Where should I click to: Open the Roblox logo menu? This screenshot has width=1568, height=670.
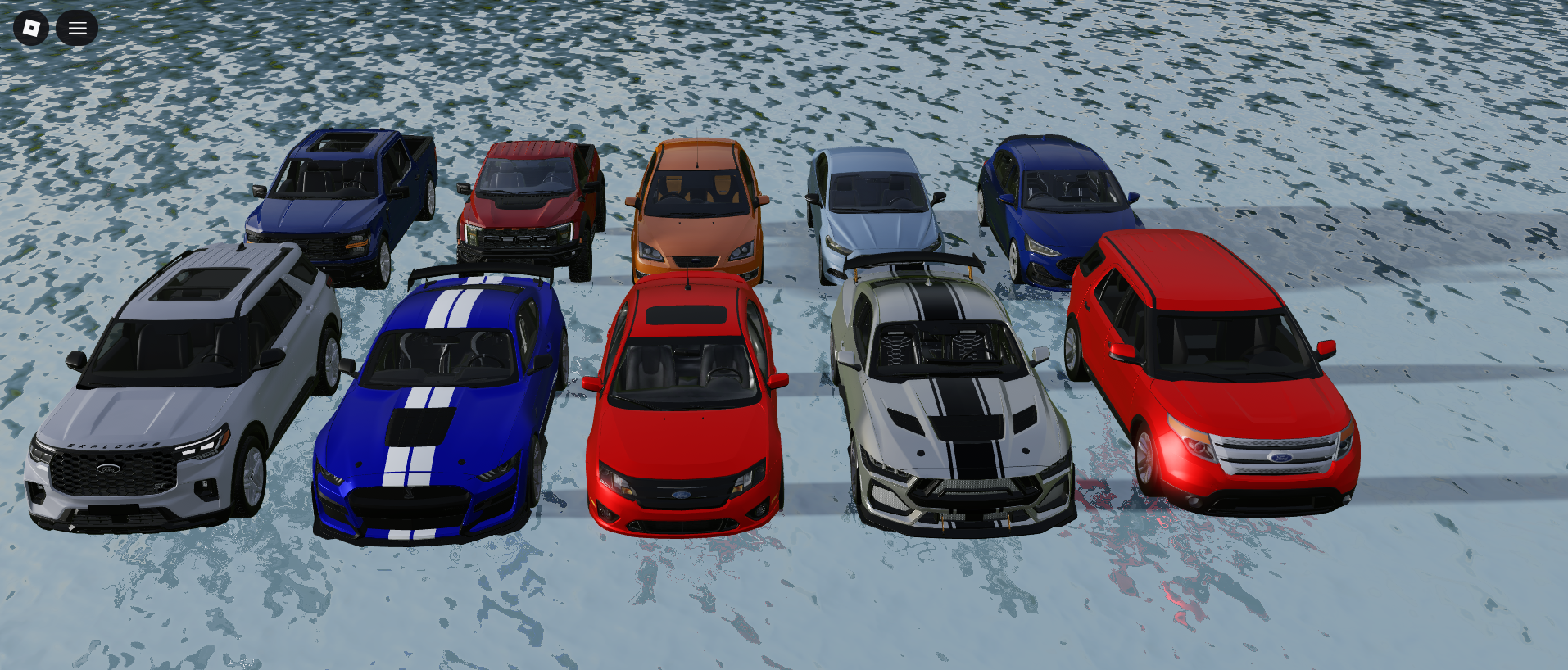tap(31, 28)
